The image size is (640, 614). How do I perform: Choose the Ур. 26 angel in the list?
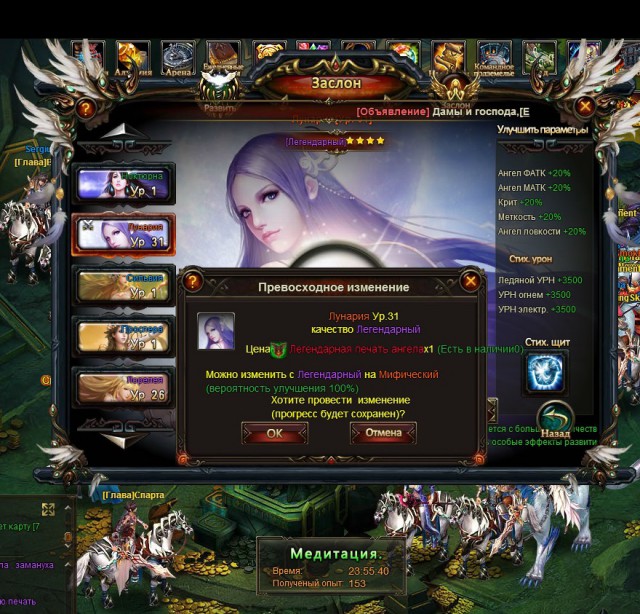[124, 387]
